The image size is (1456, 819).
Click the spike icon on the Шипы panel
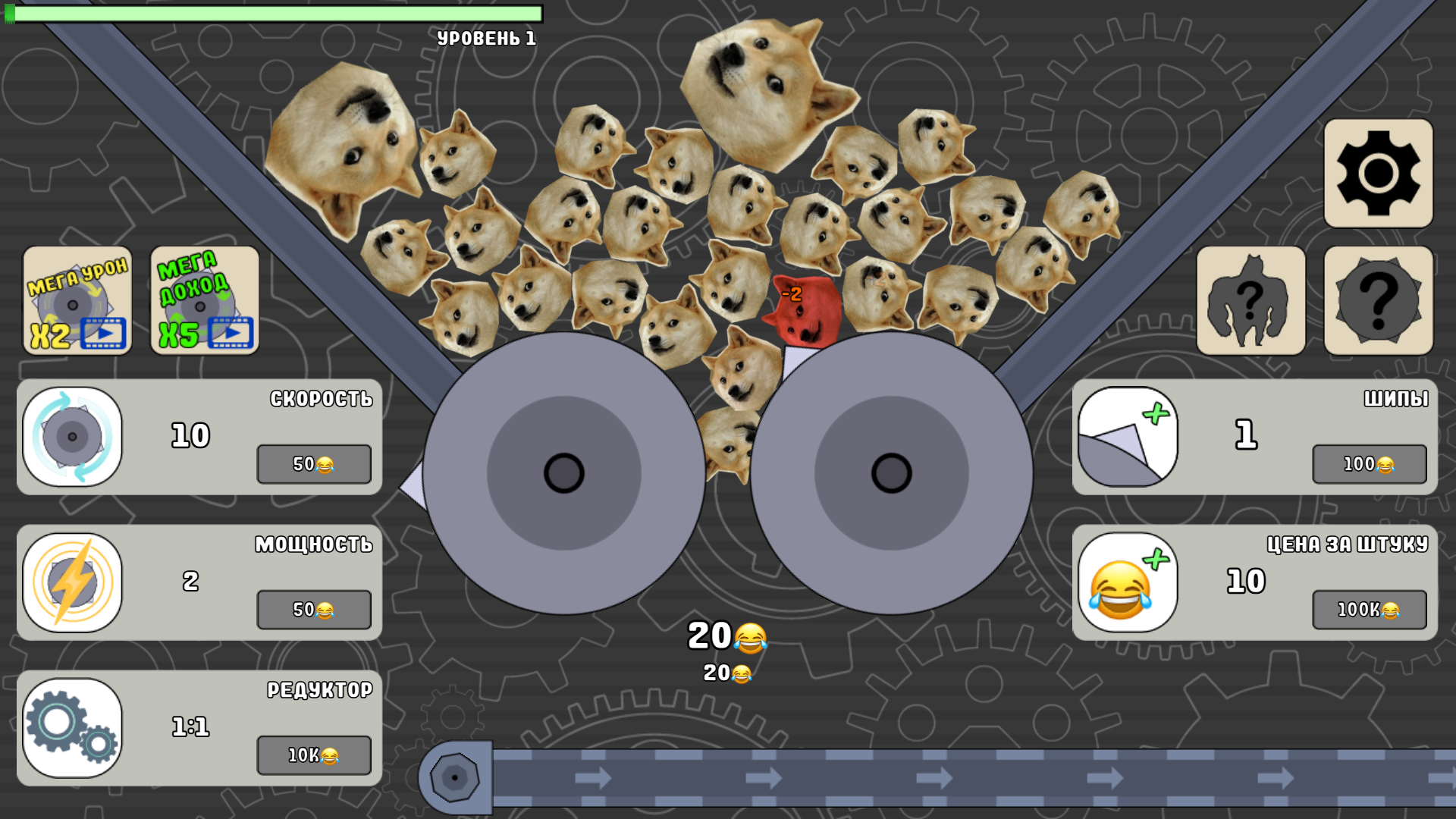click(1128, 438)
